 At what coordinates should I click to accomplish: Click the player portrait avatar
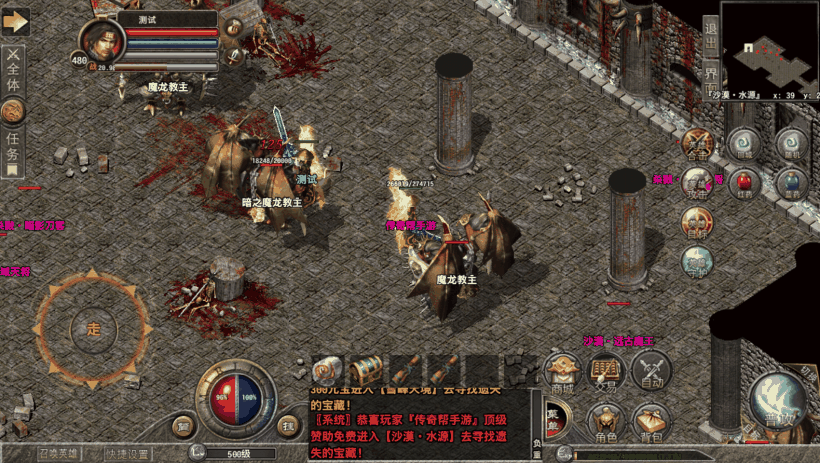pyautogui.click(x=101, y=45)
